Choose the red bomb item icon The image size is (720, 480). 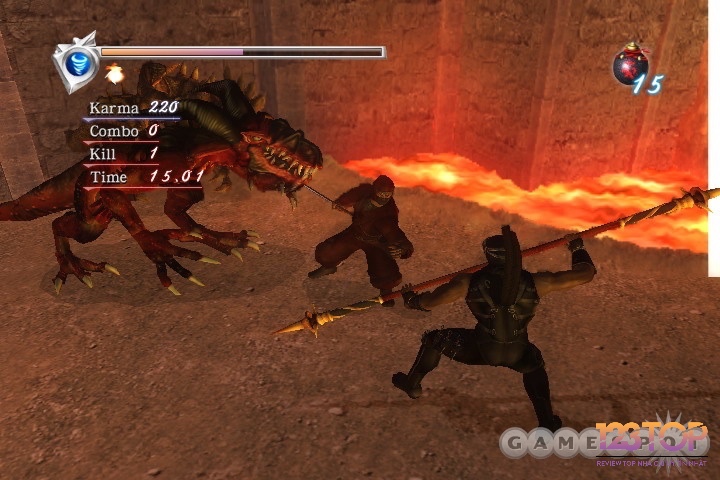click(x=629, y=66)
